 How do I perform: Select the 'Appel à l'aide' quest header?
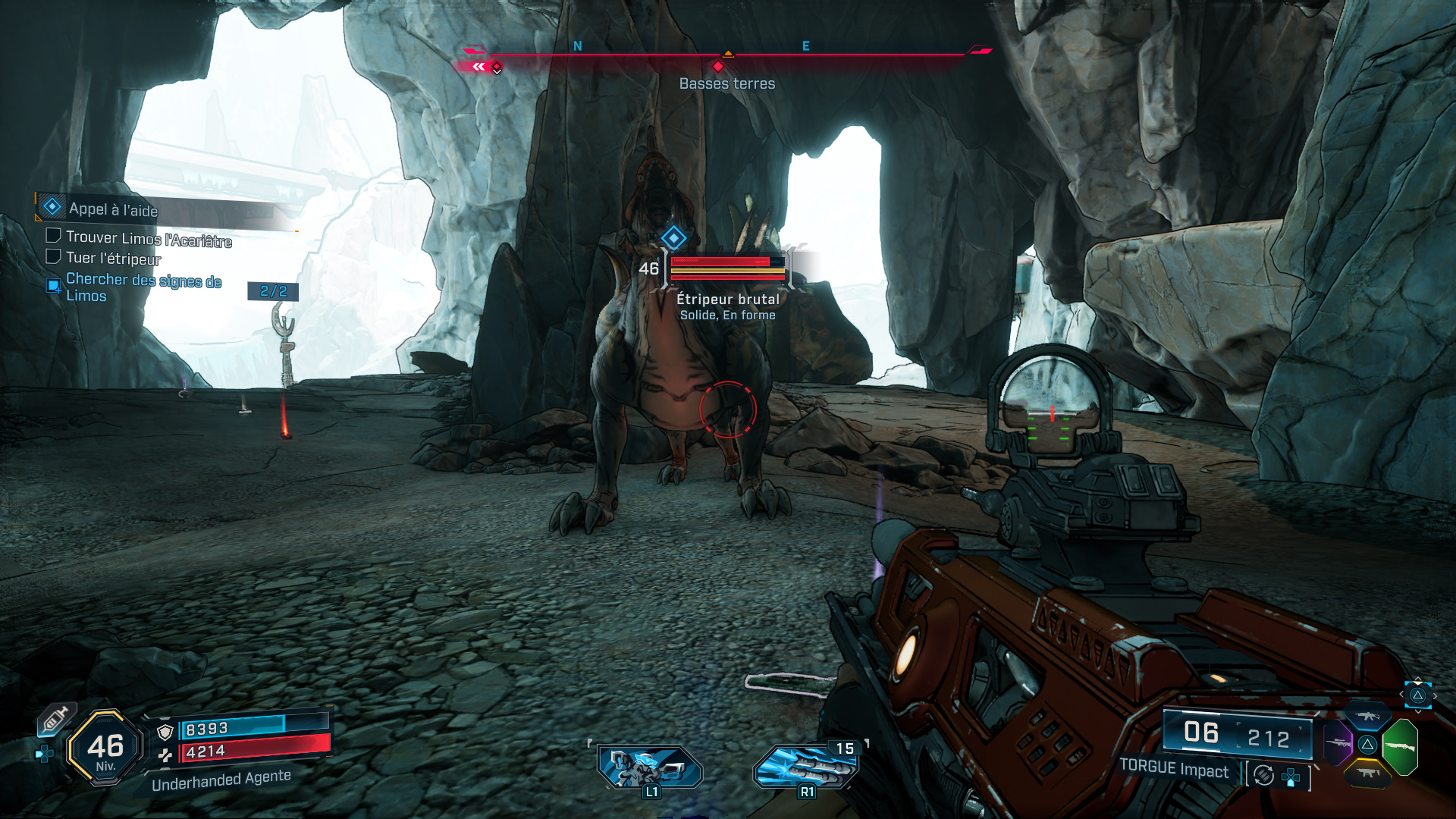coord(114,209)
